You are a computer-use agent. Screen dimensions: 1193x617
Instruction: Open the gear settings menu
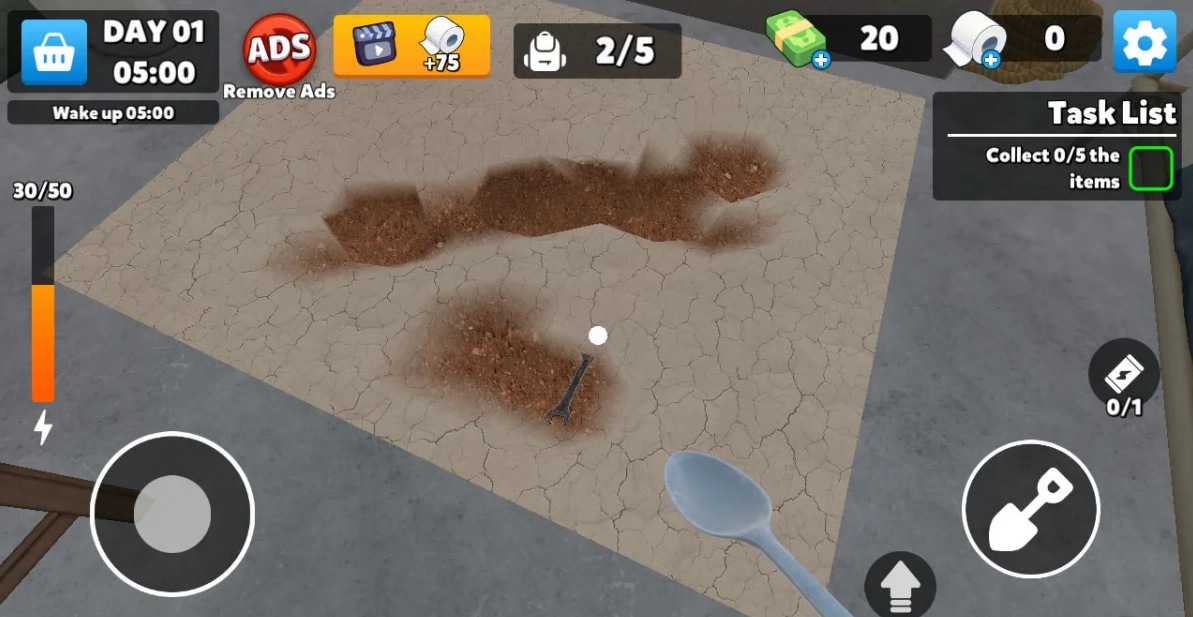[x=1144, y=42]
